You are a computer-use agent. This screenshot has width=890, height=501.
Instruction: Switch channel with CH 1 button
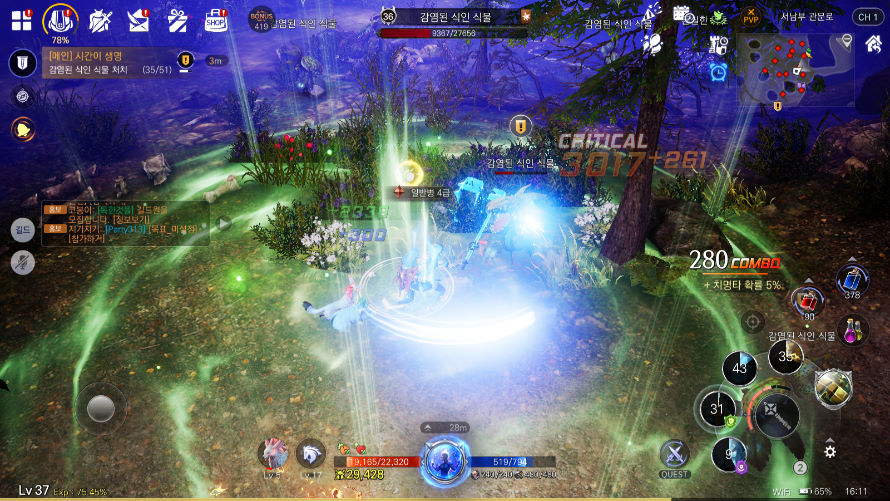(x=866, y=17)
